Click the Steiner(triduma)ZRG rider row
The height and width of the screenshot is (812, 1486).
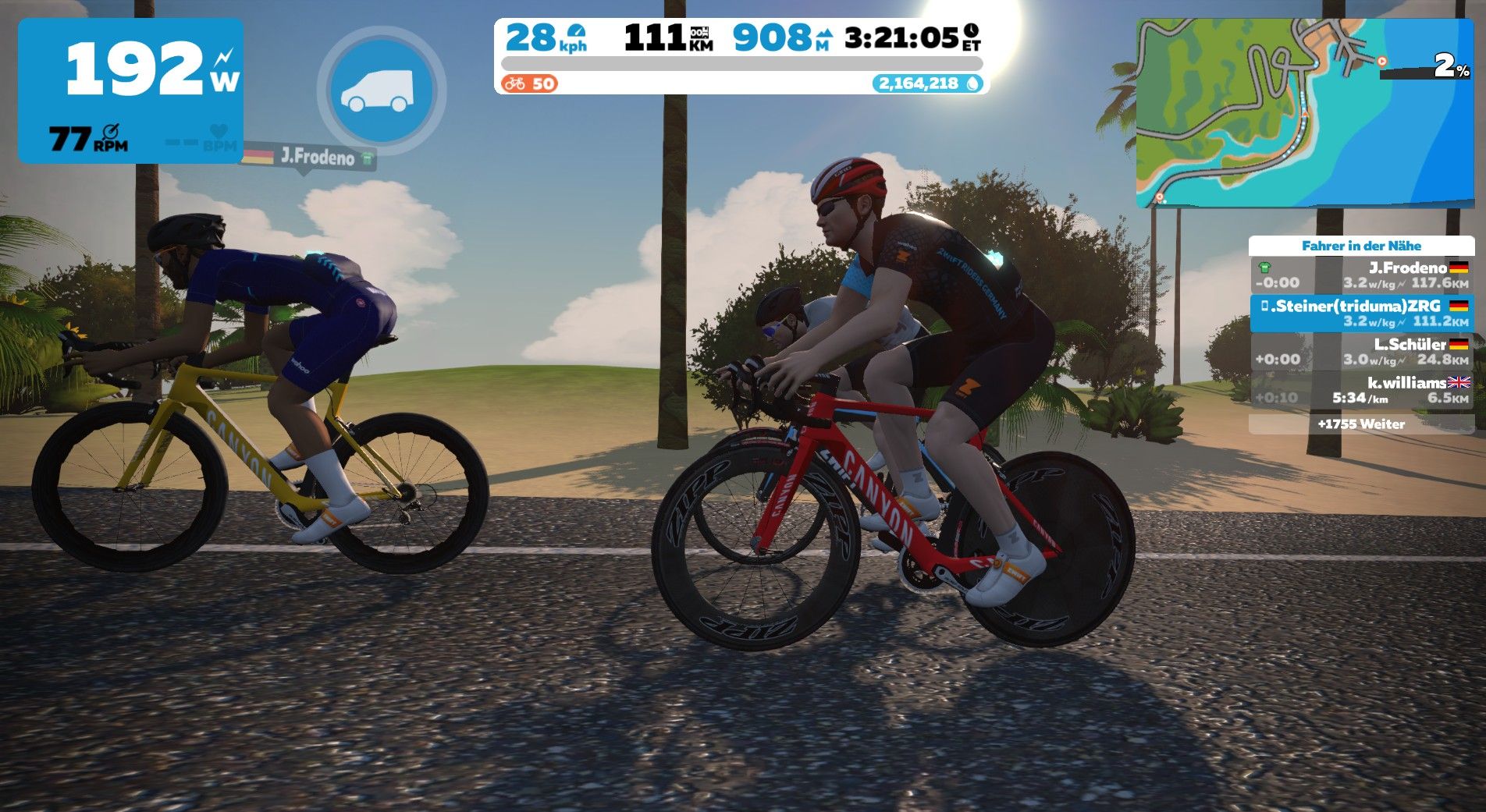tap(1361, 314)
